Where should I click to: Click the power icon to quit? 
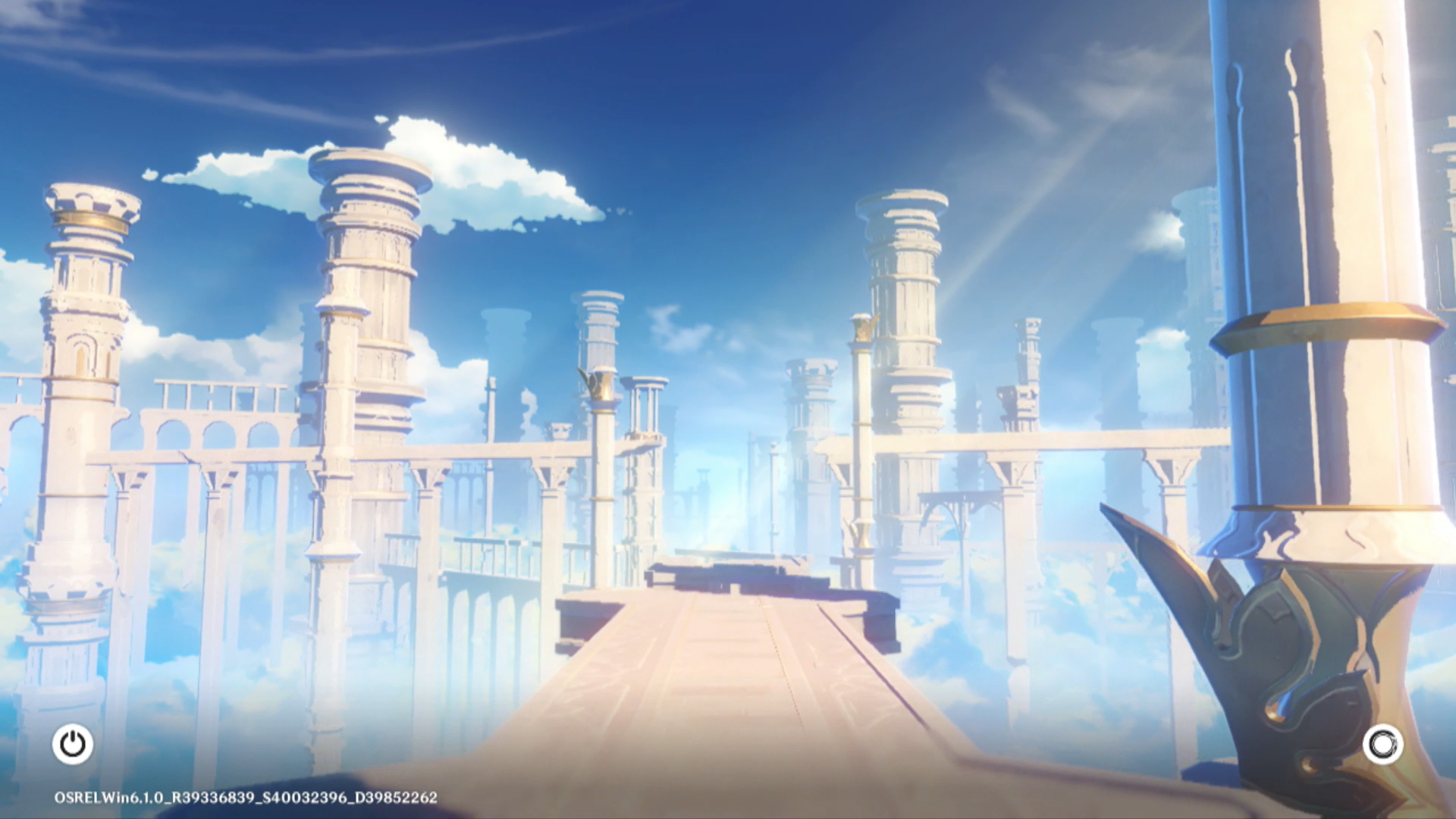tap(73, 744)
